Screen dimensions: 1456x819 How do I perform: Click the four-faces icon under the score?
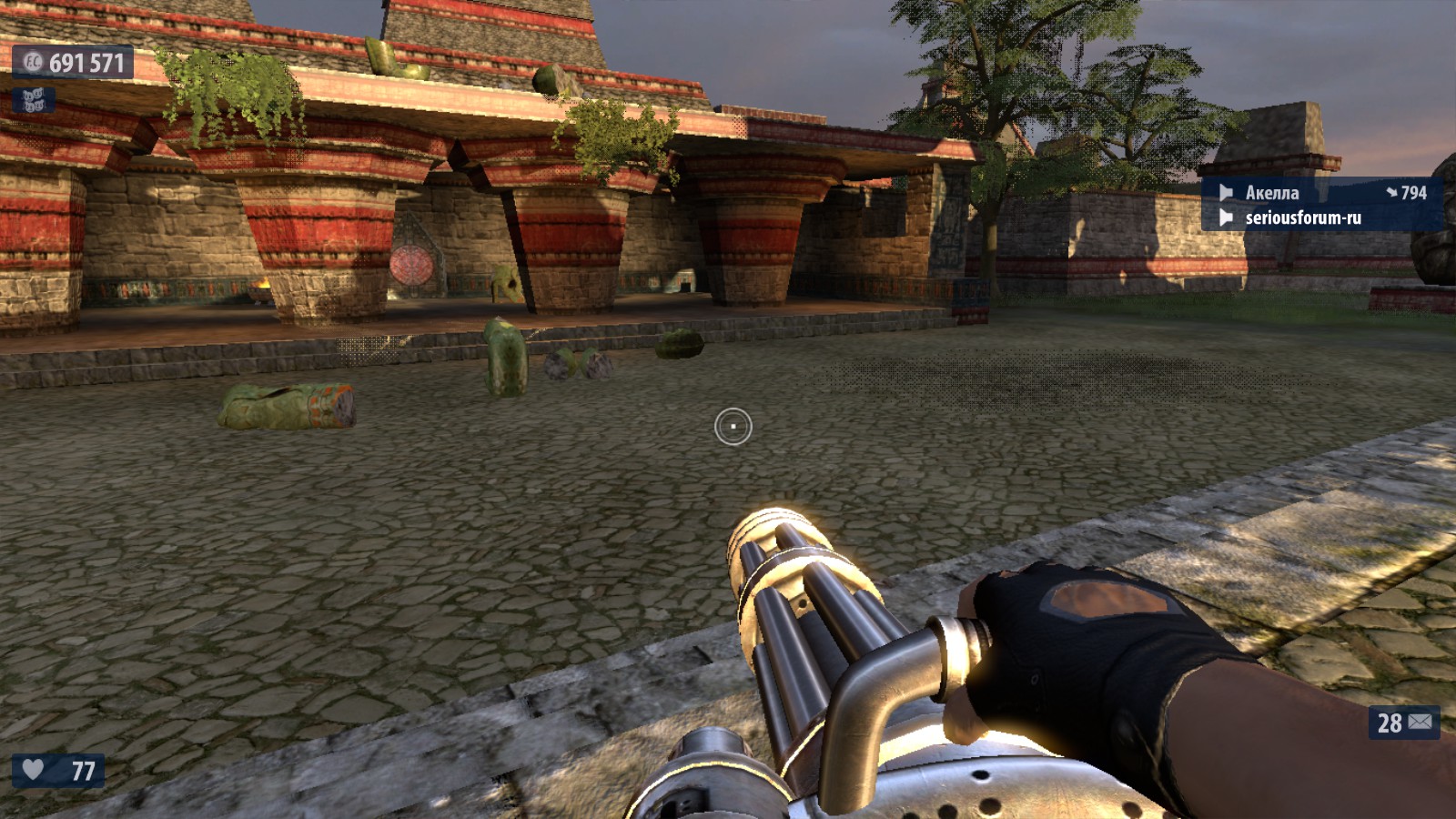[34, 100]
